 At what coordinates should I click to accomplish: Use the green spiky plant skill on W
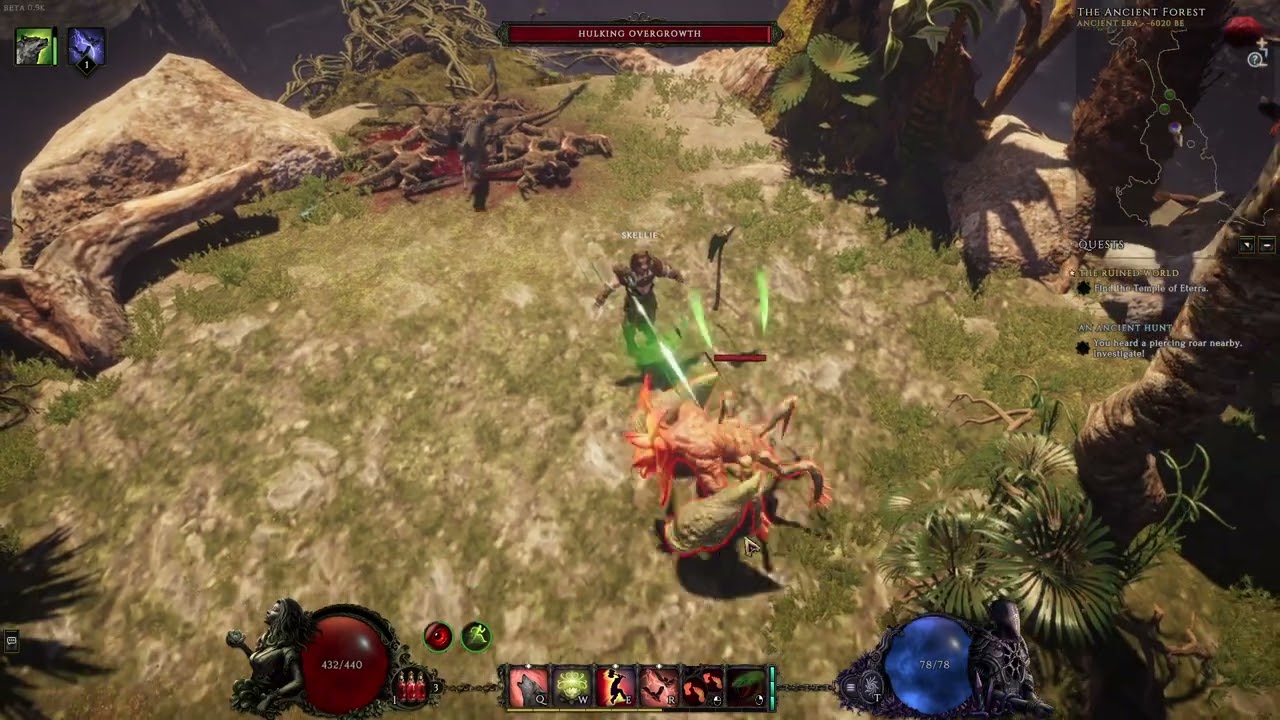point(572,687)
